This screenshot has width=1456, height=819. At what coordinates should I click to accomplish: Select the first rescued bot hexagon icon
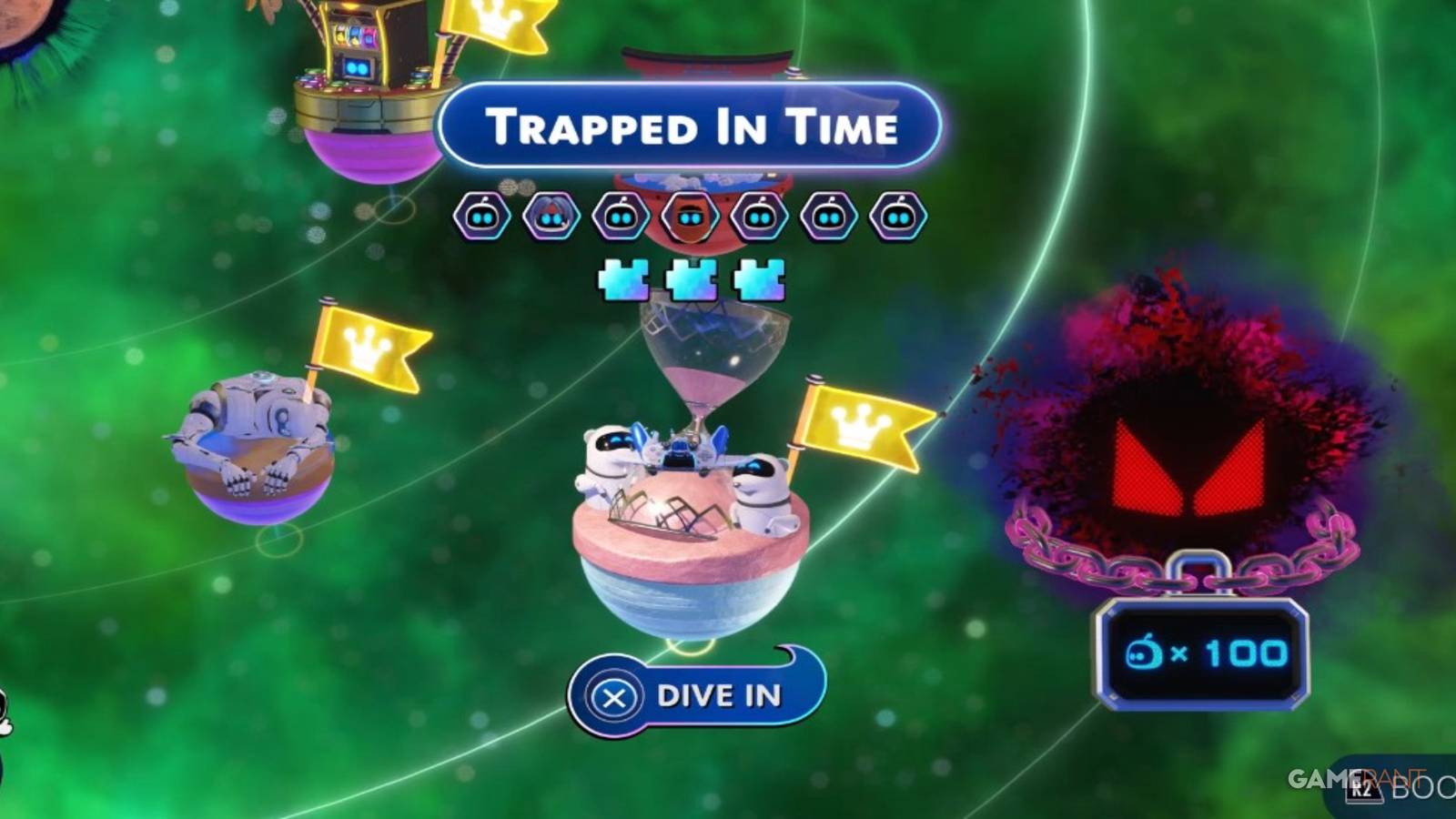point(482,216)
